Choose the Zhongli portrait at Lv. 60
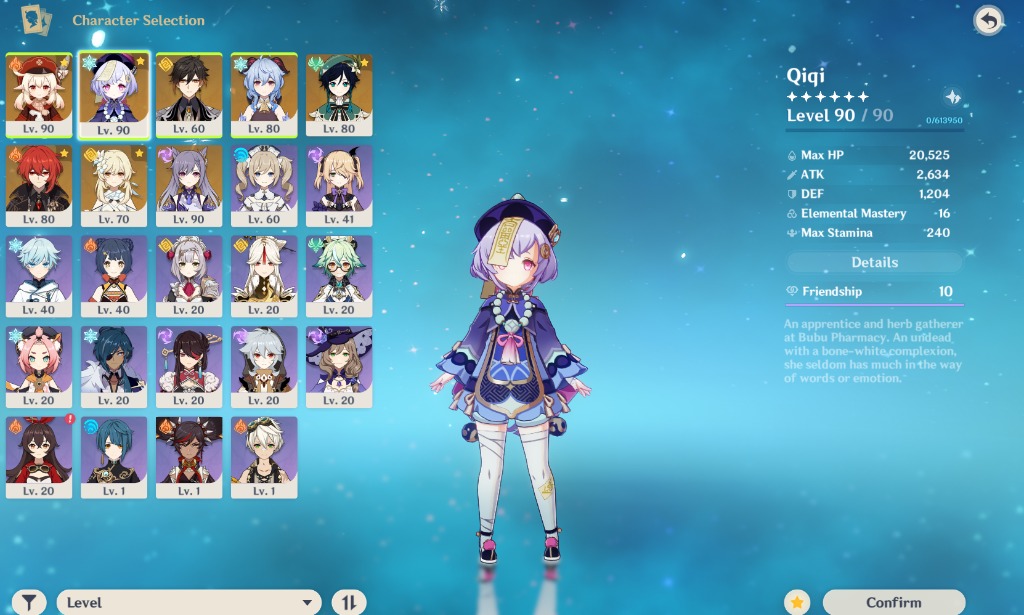The height and width of the screenshot is (615, 1024). [x=189, y=94]
